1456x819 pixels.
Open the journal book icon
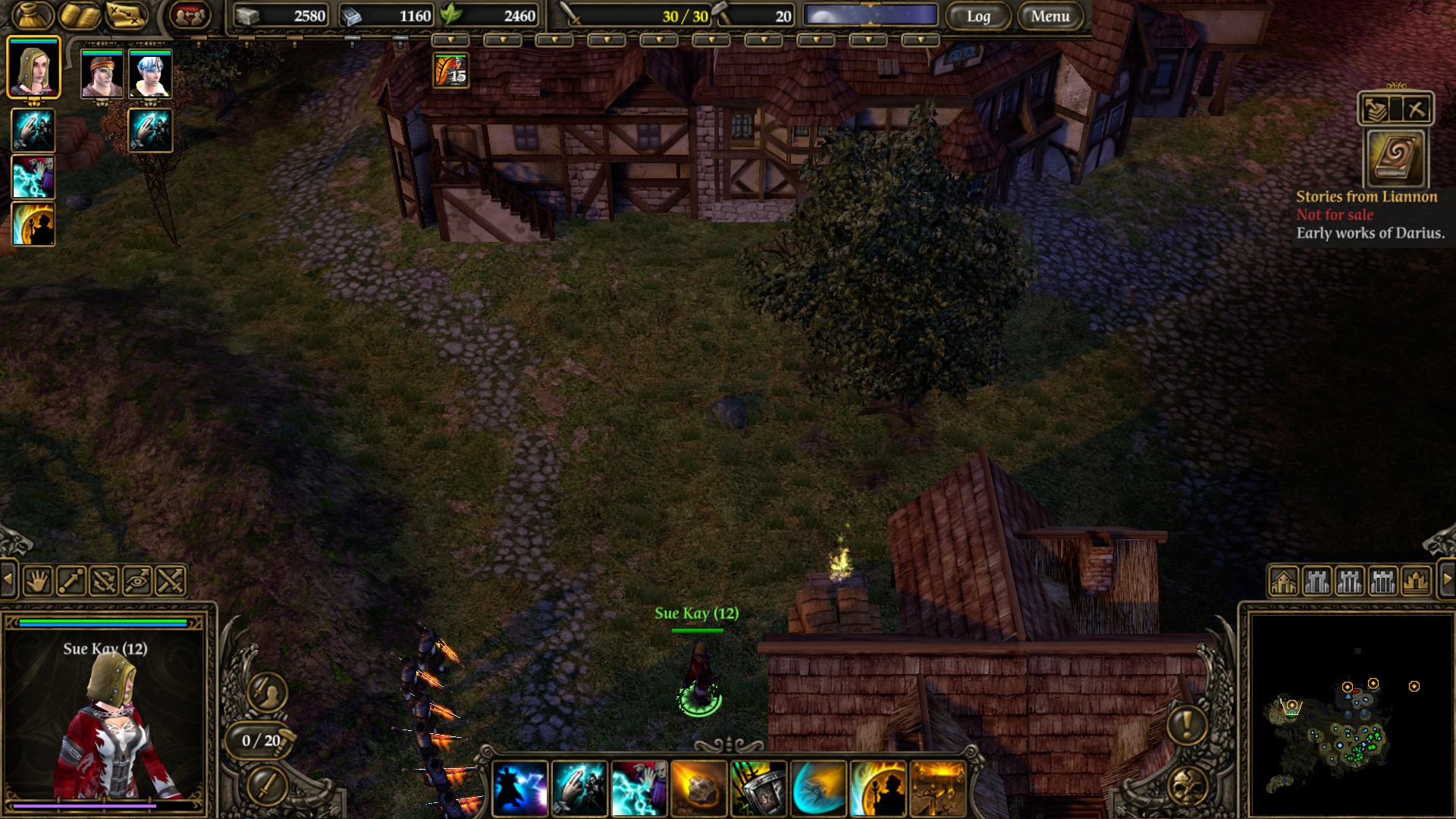click(x=80, y=15)
